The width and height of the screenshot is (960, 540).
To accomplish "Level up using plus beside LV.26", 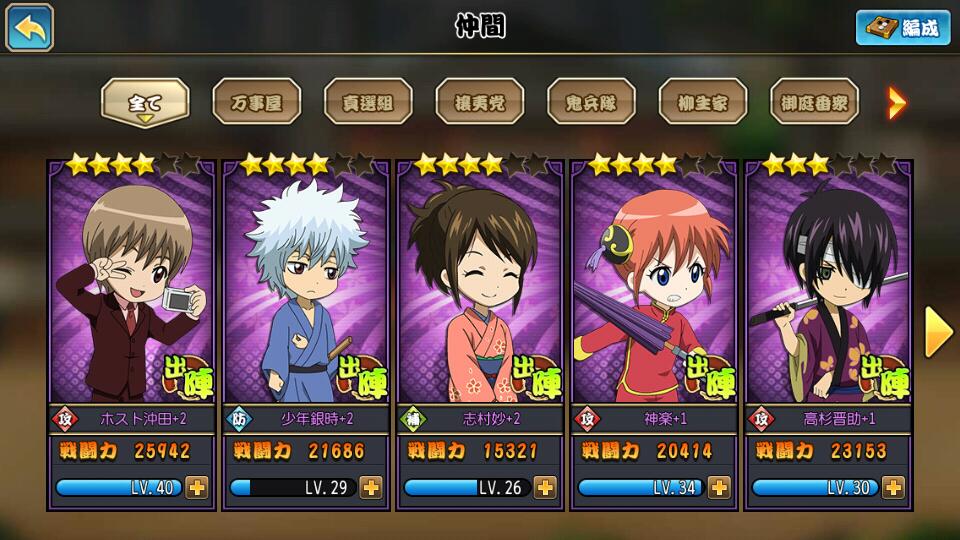I will click(x=545, y=487).
